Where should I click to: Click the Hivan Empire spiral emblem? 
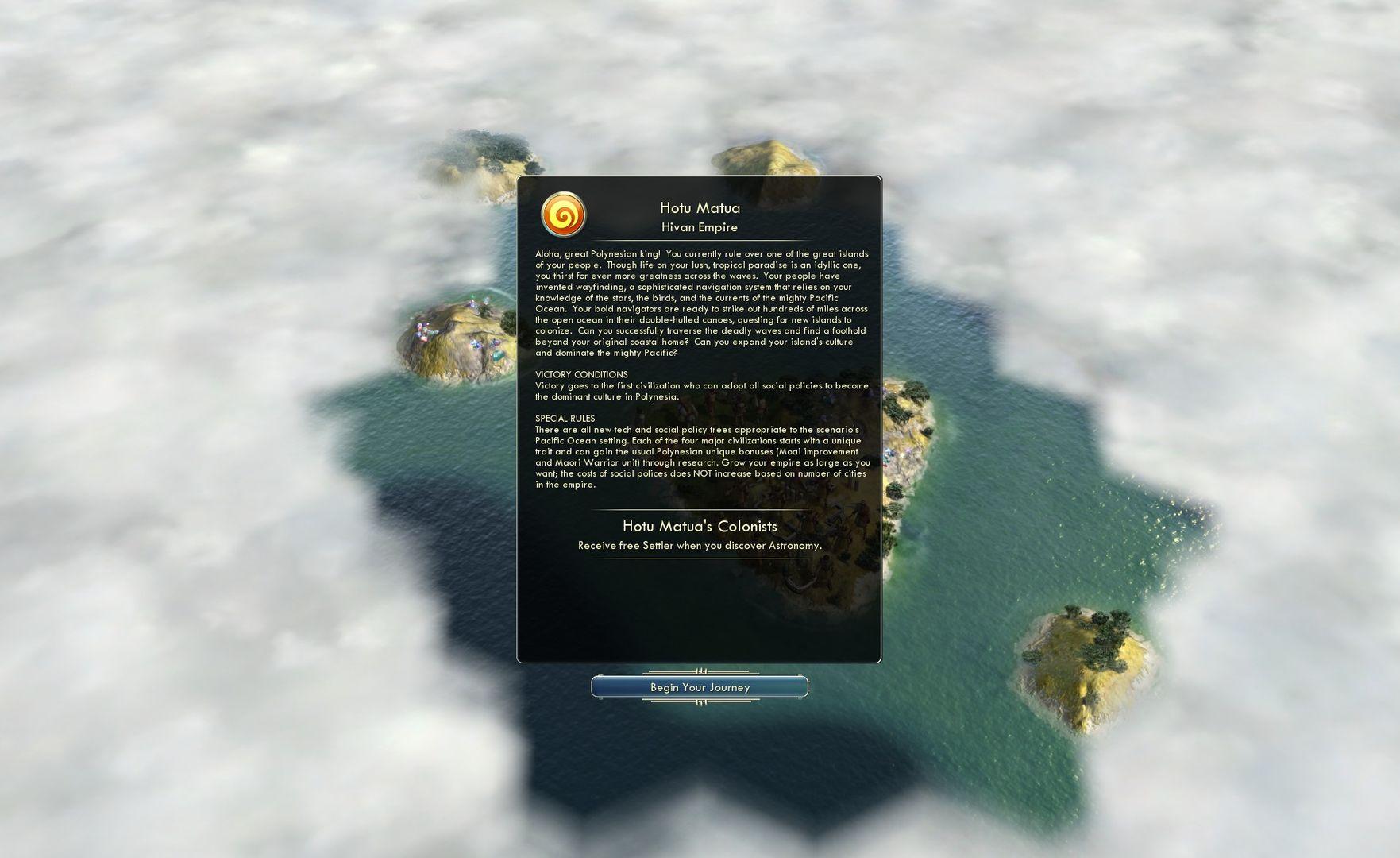click(565, 216)
